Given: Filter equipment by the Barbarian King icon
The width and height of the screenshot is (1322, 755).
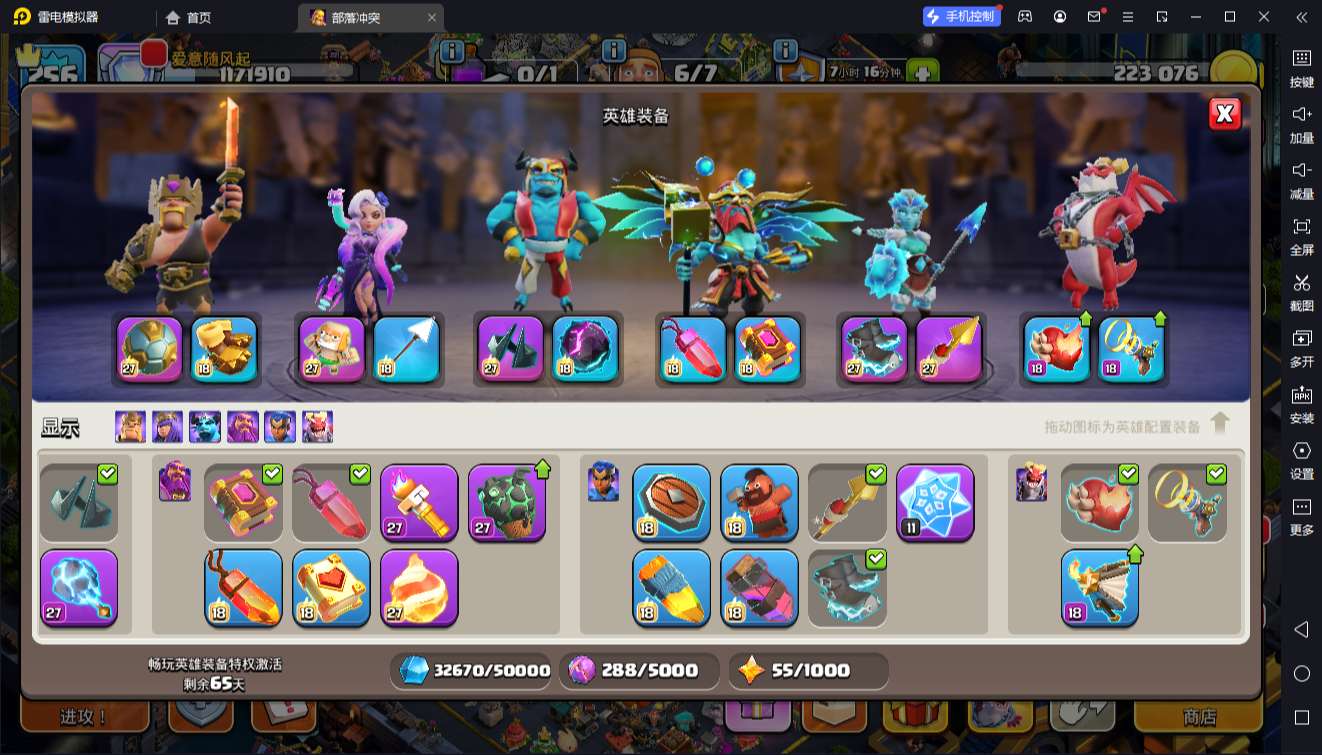Looking at the screenshot, I should coord(130,427).
